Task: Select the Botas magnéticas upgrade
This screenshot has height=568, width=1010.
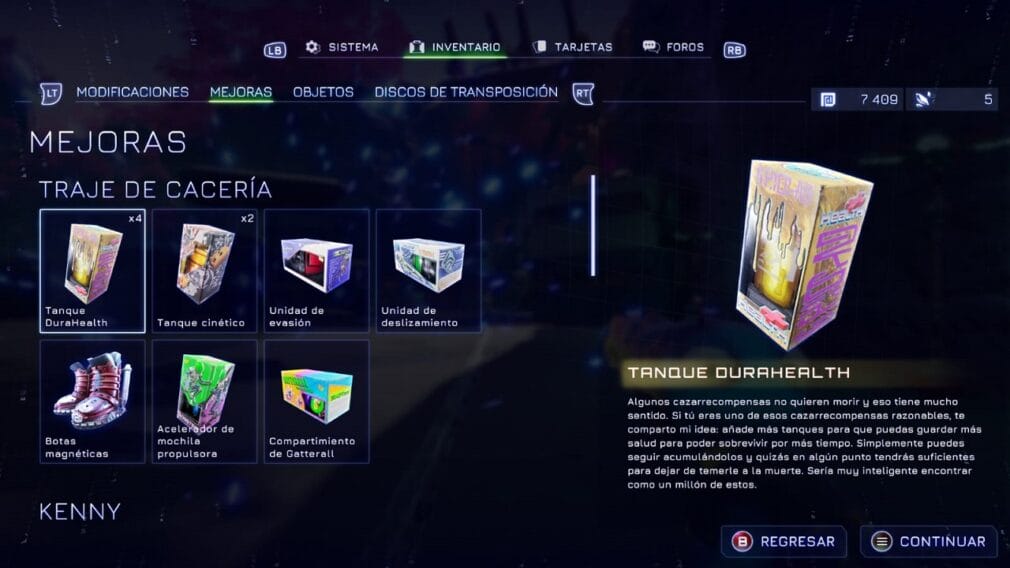Action: (93, 401)
